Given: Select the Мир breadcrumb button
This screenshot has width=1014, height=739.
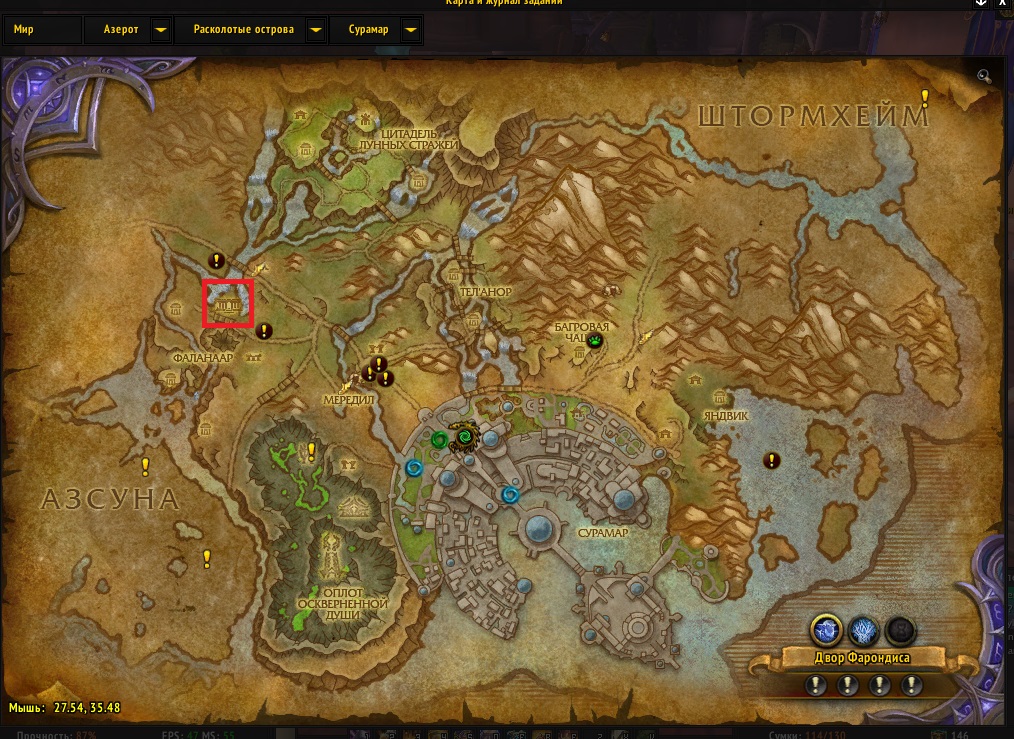Looking at the screenshot, I should point(42,30).
